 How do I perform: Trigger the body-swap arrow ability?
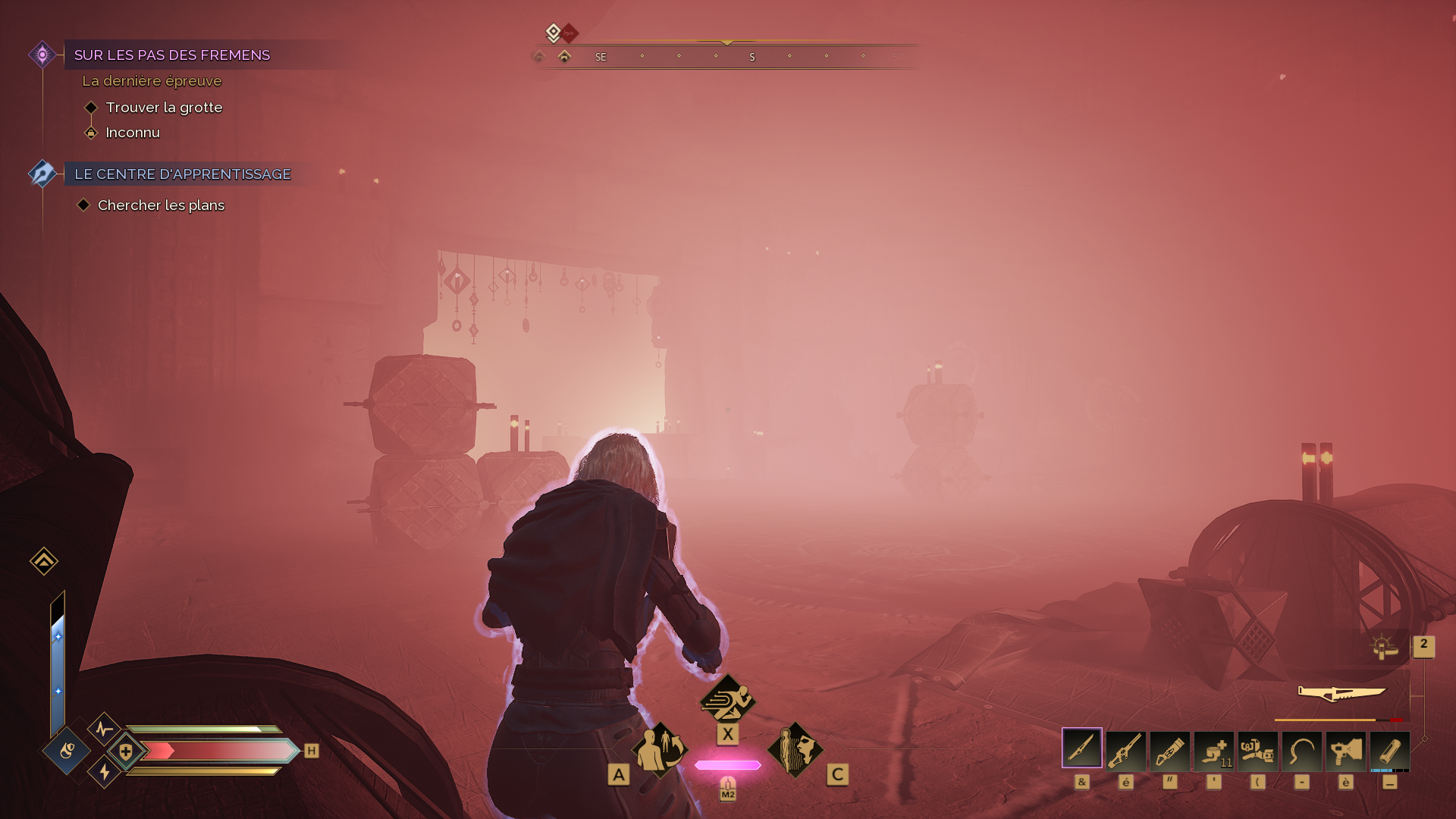(x=660, y=749)
